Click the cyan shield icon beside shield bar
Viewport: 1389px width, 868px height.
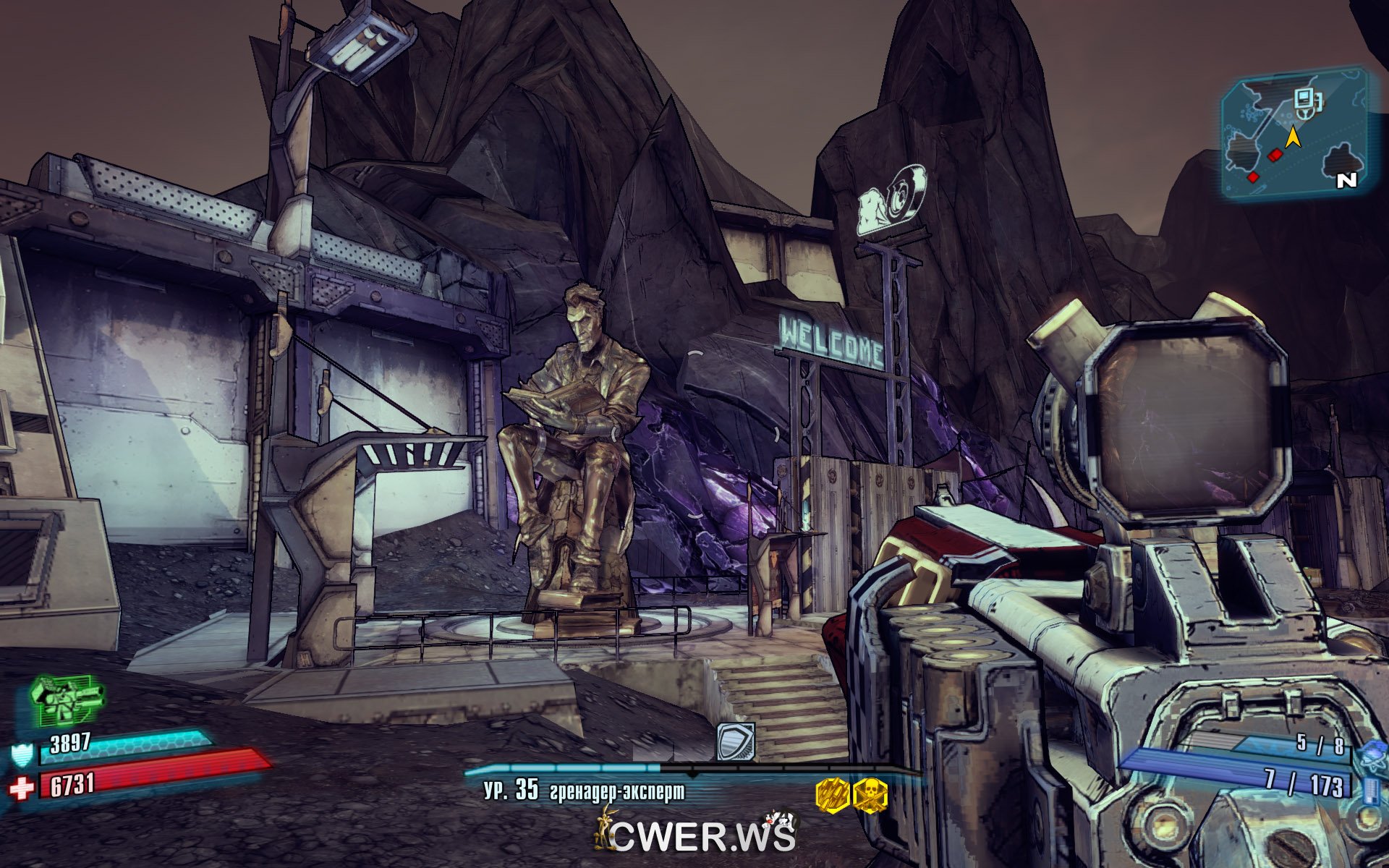(22, 754)
